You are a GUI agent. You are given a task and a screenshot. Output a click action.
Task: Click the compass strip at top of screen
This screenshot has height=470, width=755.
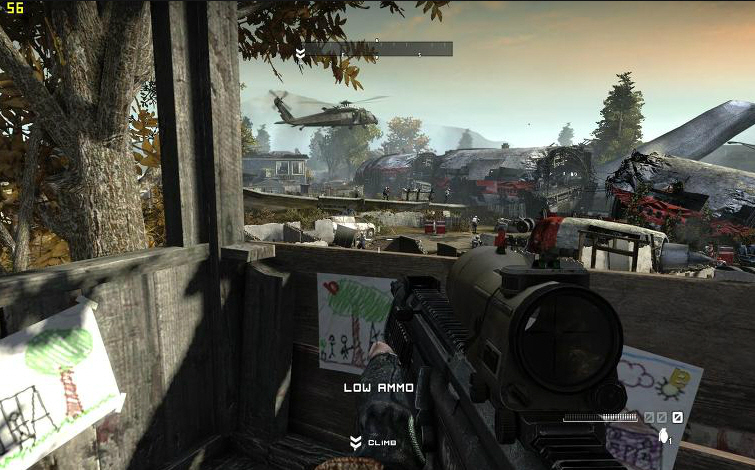click(x=379, y=49)
